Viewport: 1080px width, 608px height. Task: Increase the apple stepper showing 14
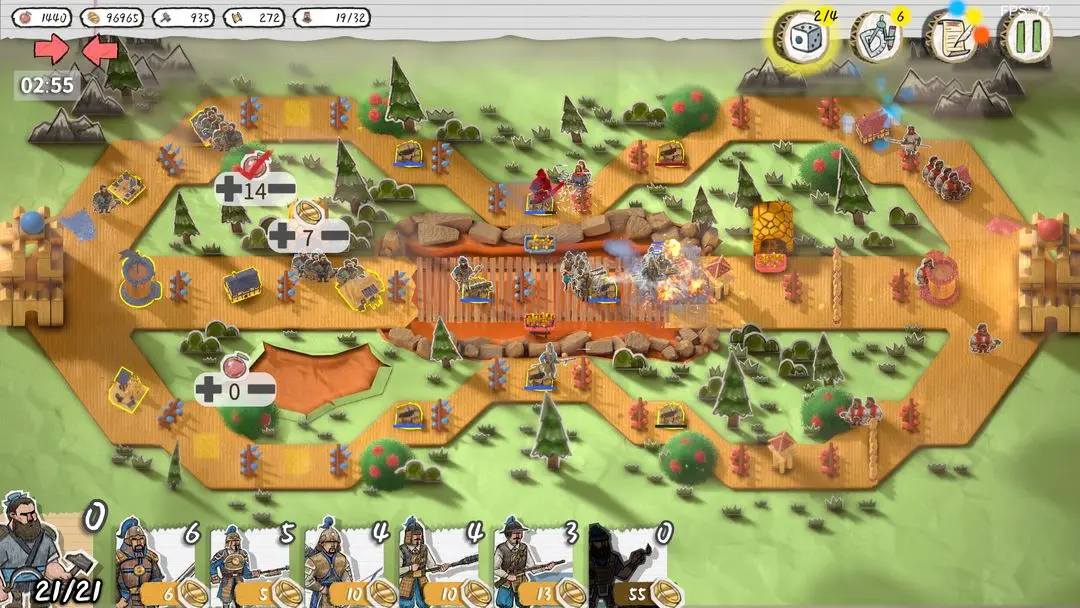[x=227, y=190]
